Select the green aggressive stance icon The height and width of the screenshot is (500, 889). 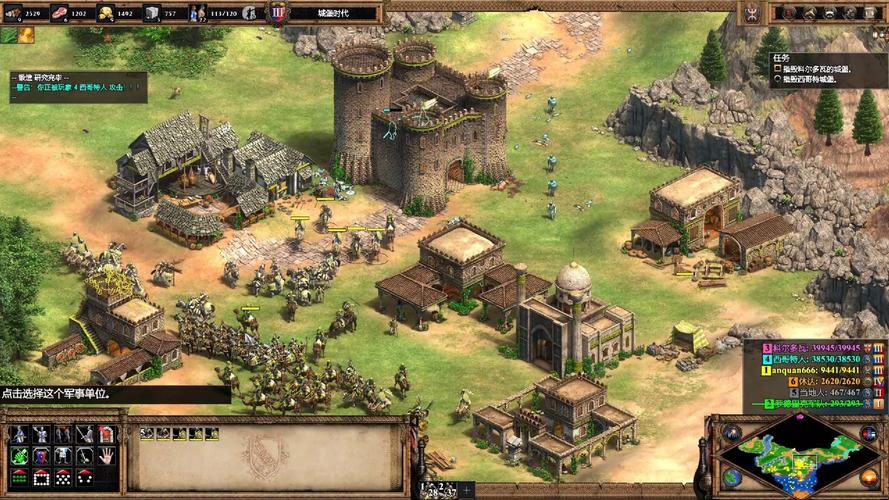[x=19, y=456]
